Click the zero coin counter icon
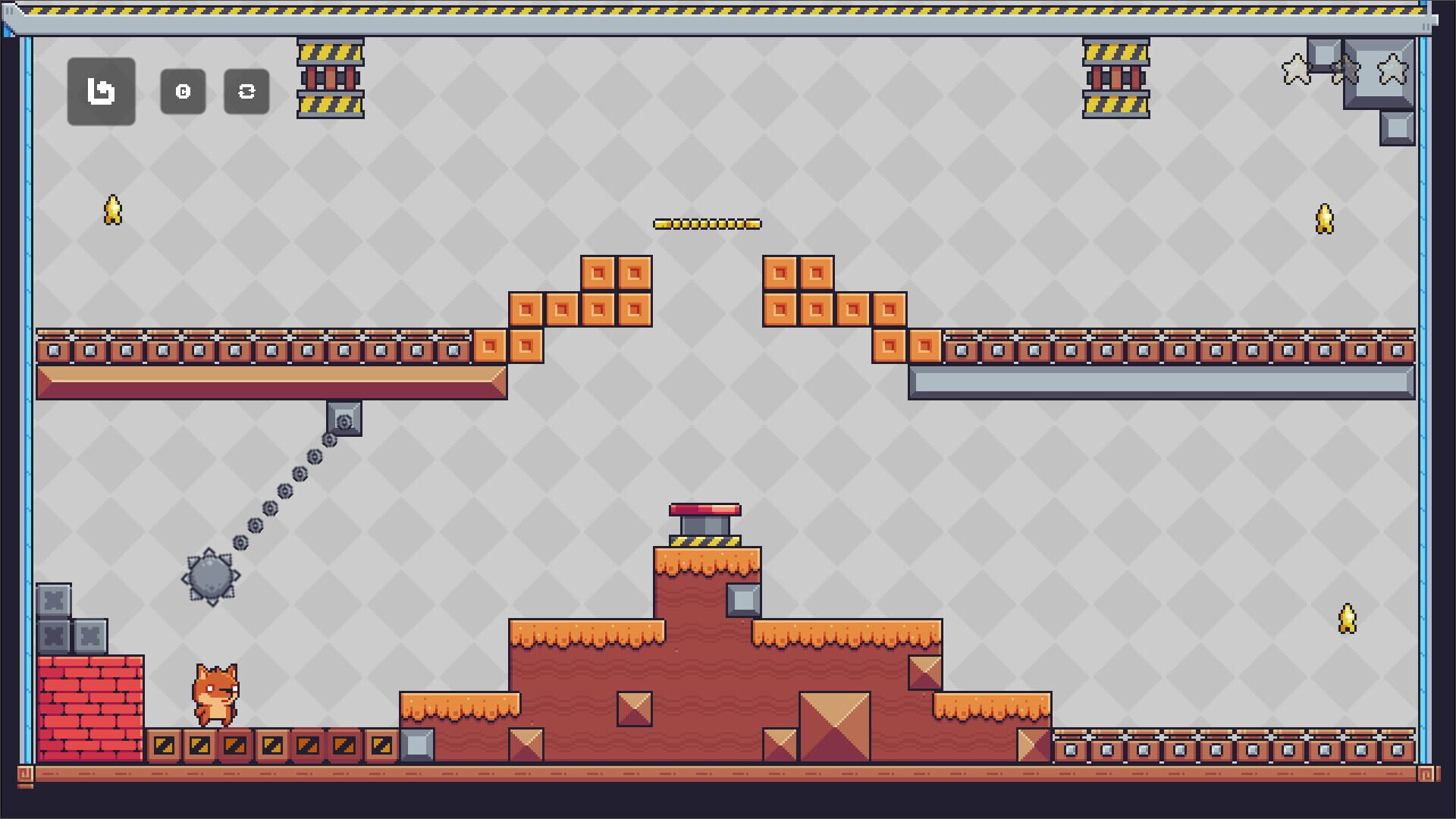Viewport: 1456px width, 819px height. (x=183, y=92)
